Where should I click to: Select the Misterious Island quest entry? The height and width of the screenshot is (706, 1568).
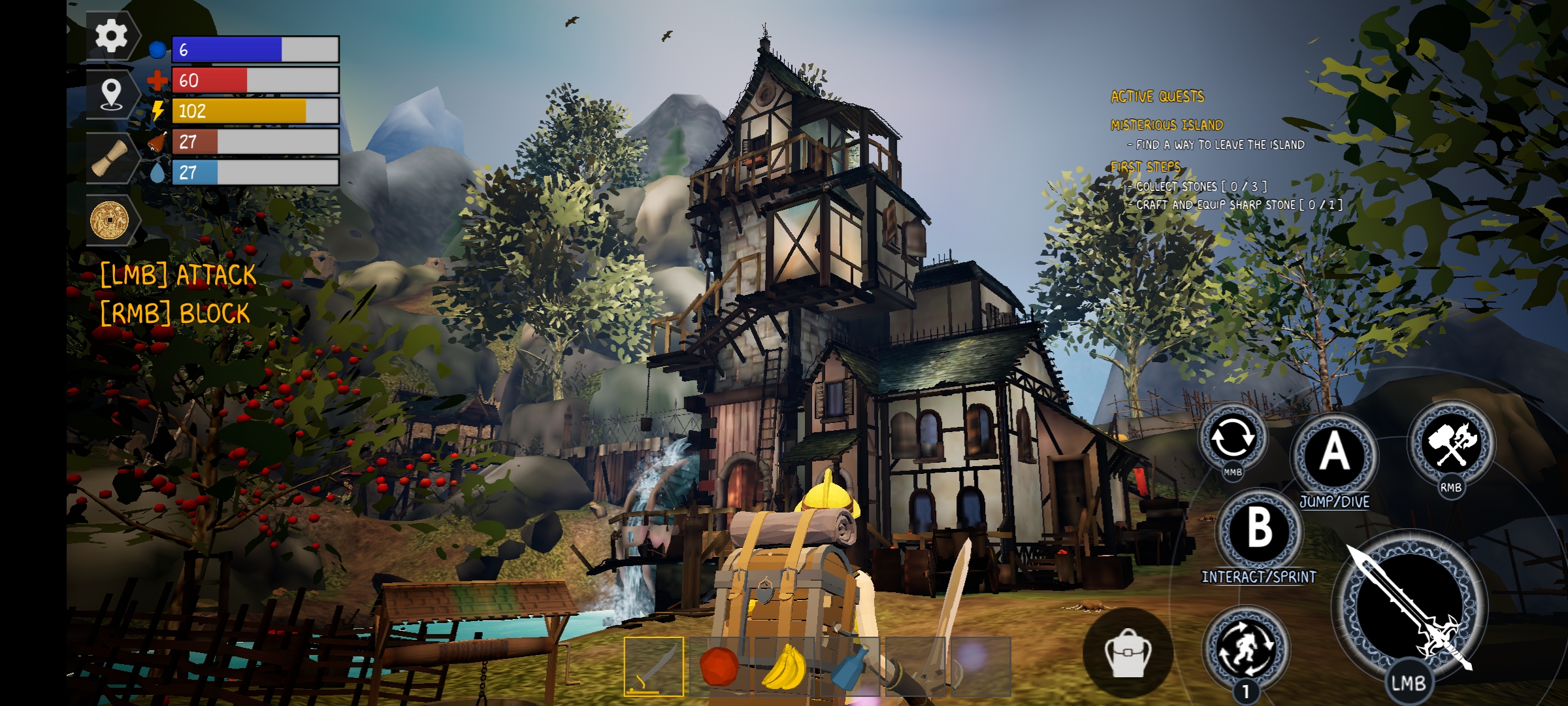coord(1167,125)
